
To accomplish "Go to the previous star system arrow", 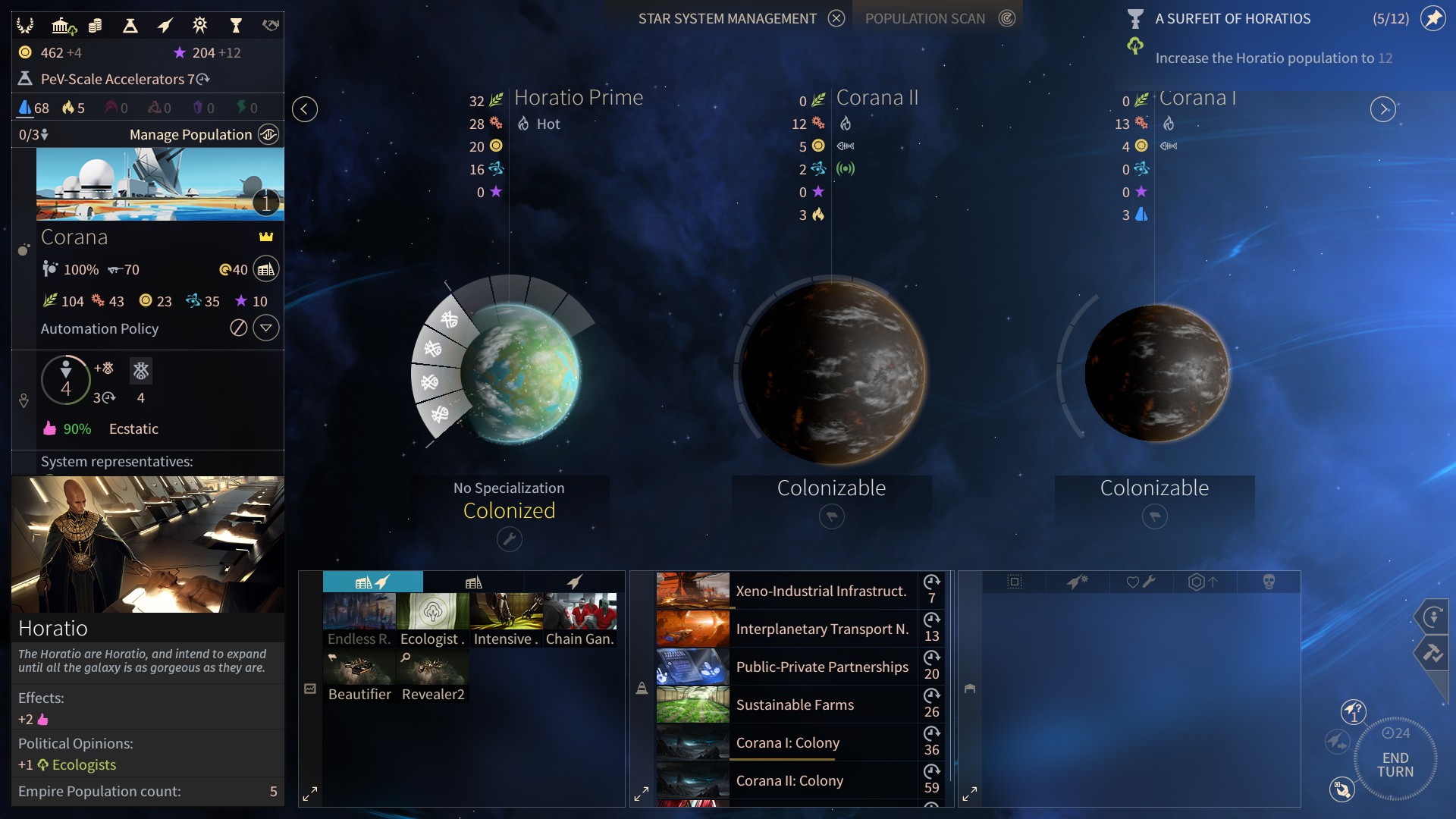I will point(304,109).
